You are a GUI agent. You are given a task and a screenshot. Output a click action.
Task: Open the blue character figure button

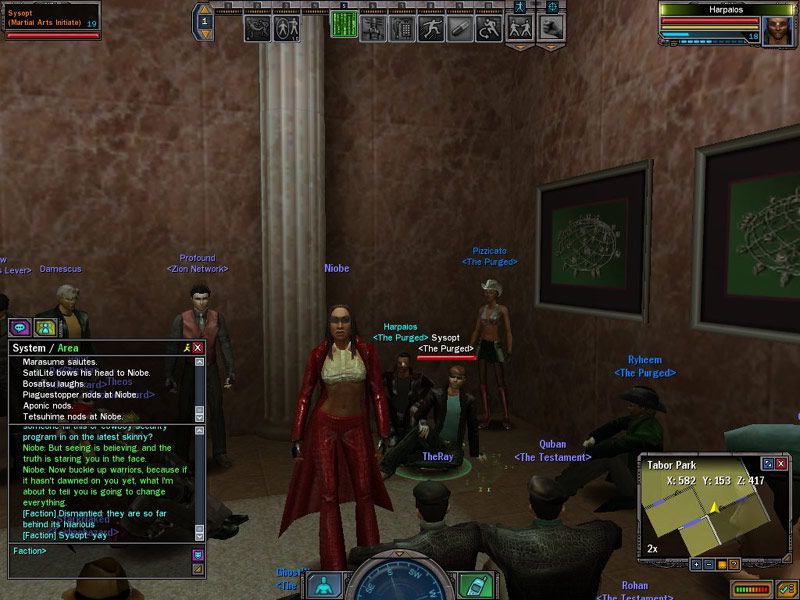click(323, 584)
